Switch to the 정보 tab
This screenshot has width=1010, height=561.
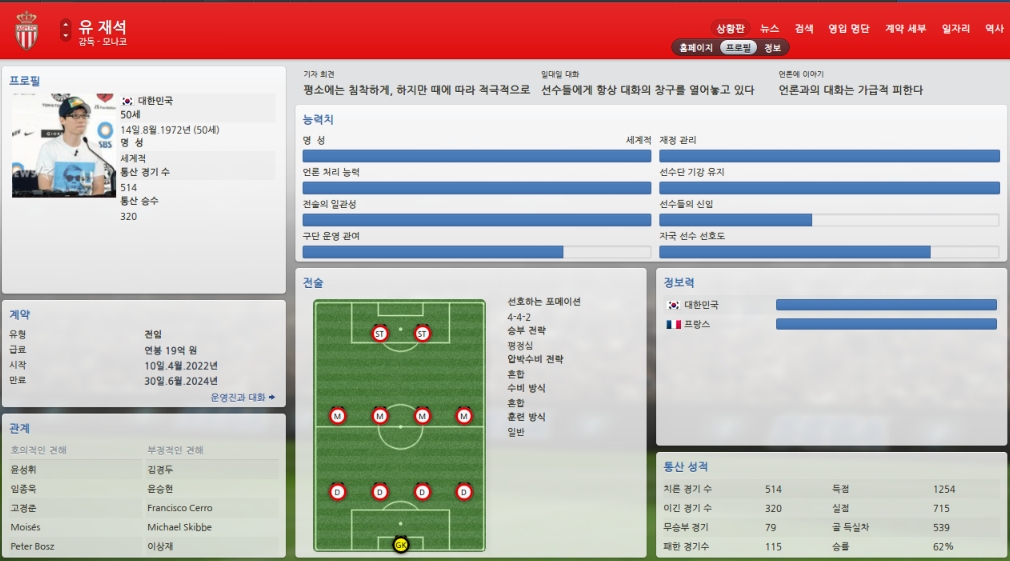pyautogui.click(x=773, y=48)
